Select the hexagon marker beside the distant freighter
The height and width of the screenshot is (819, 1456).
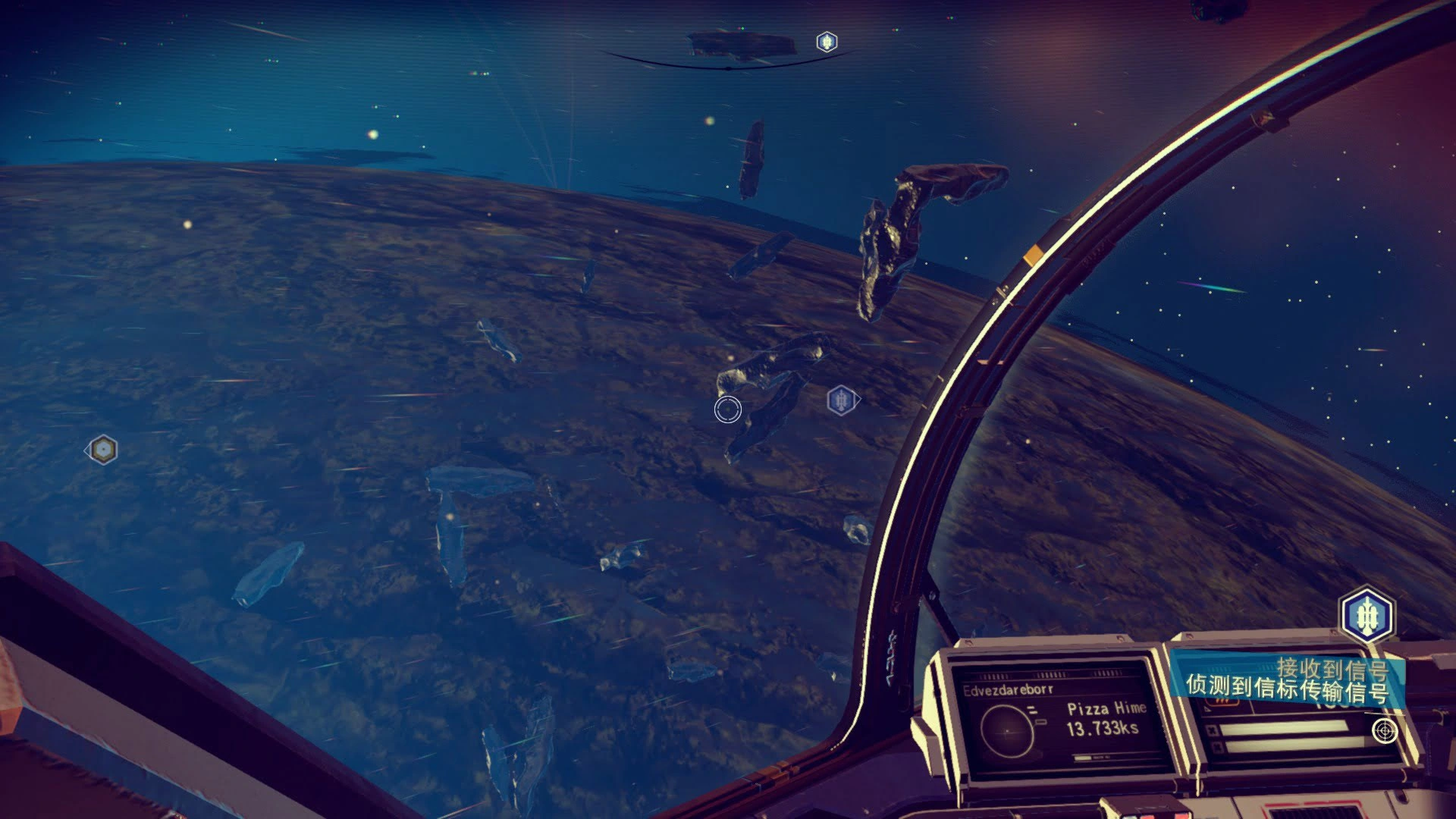pos(826,42)
